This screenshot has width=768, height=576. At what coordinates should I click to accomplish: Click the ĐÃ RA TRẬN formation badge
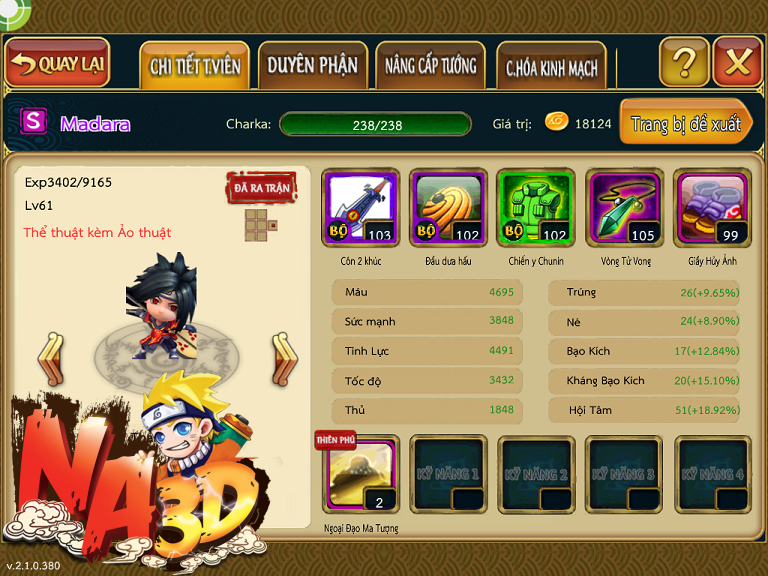[x=260, y=188]
